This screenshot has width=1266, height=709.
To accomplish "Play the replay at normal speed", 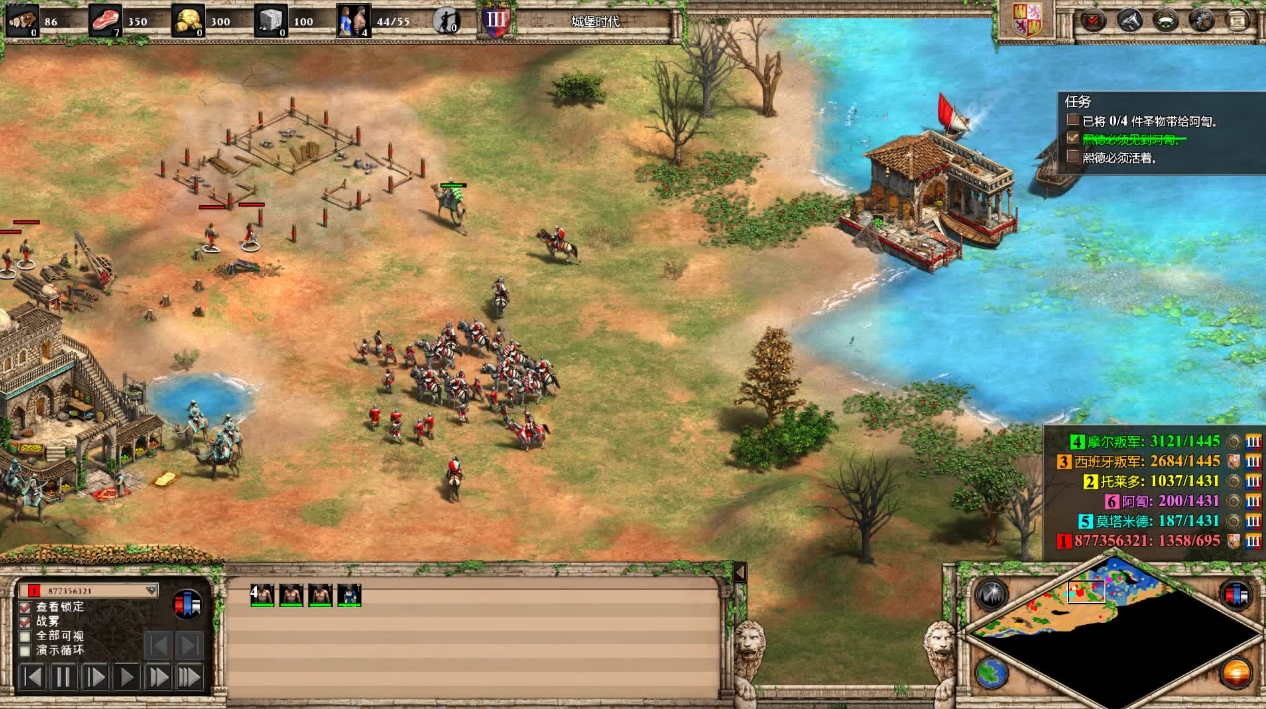I will (x=126, y=677).
